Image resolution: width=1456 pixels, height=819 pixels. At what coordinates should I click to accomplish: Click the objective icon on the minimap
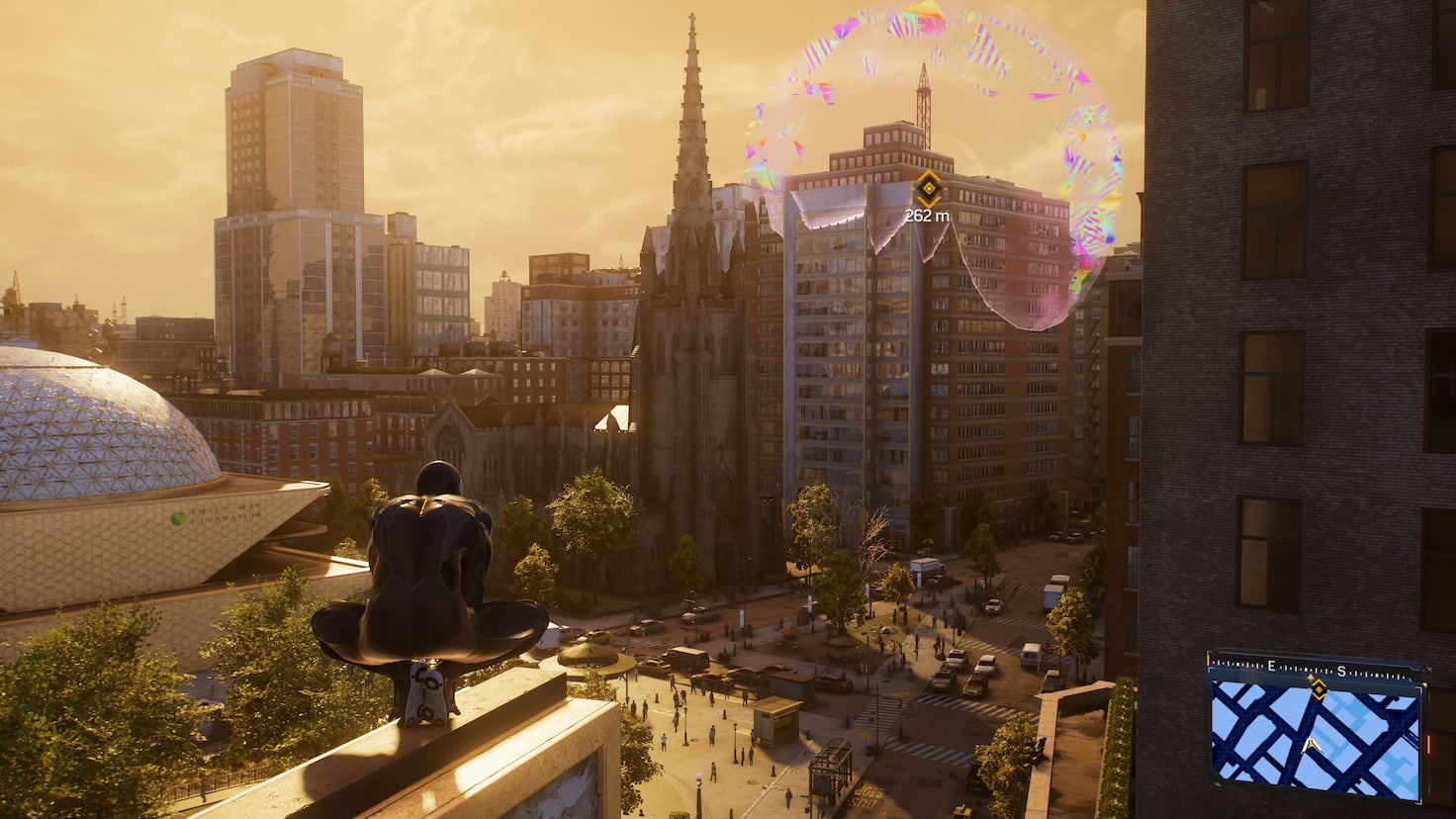coord(1319,689)
